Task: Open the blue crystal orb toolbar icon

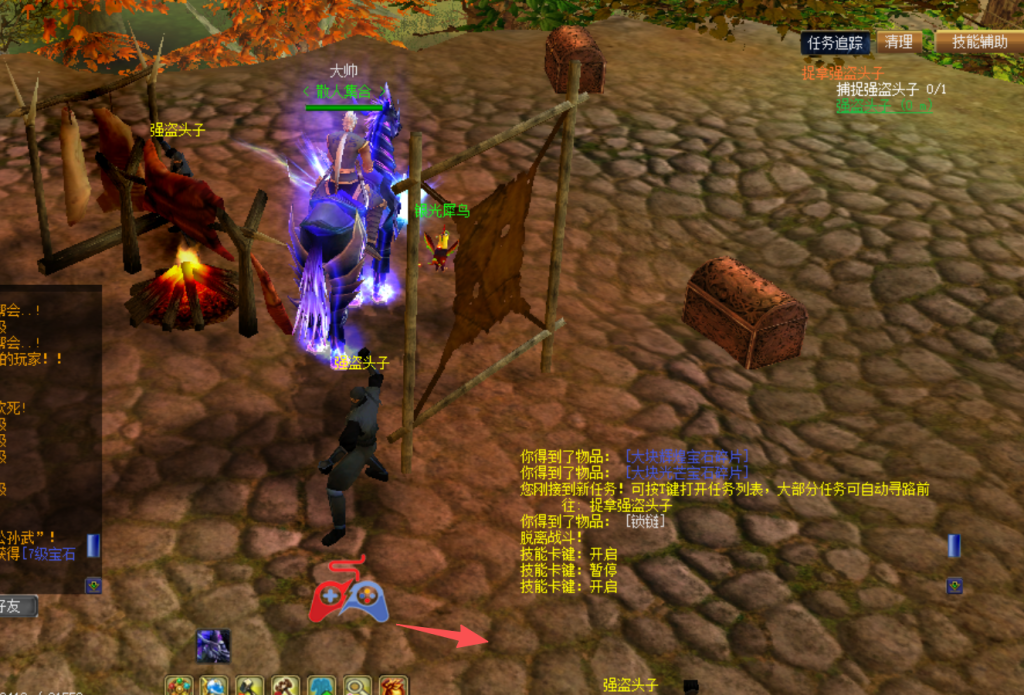Action: tap(214, 686)
